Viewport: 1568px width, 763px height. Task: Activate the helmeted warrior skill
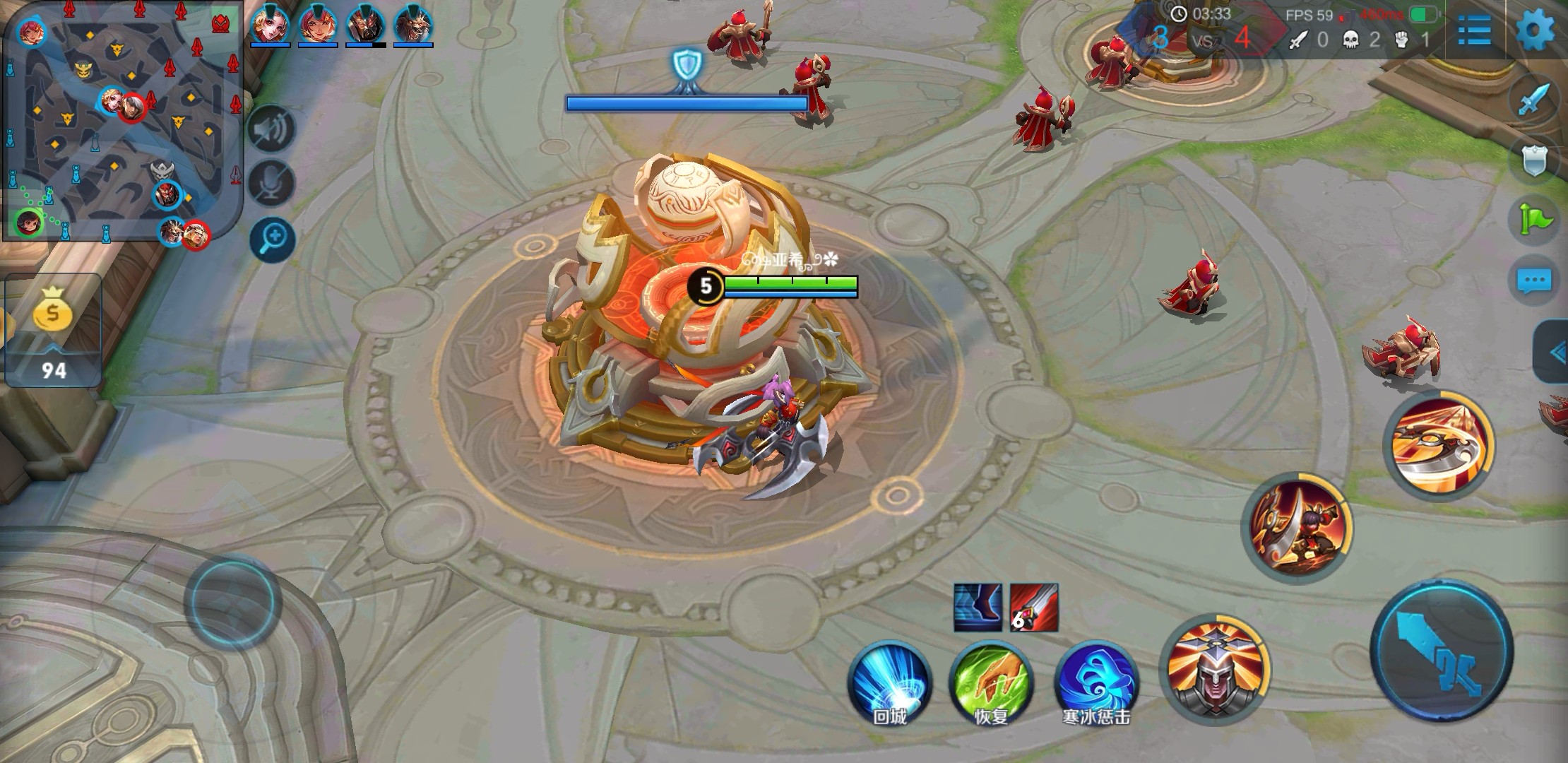(x=1214, y=669)
